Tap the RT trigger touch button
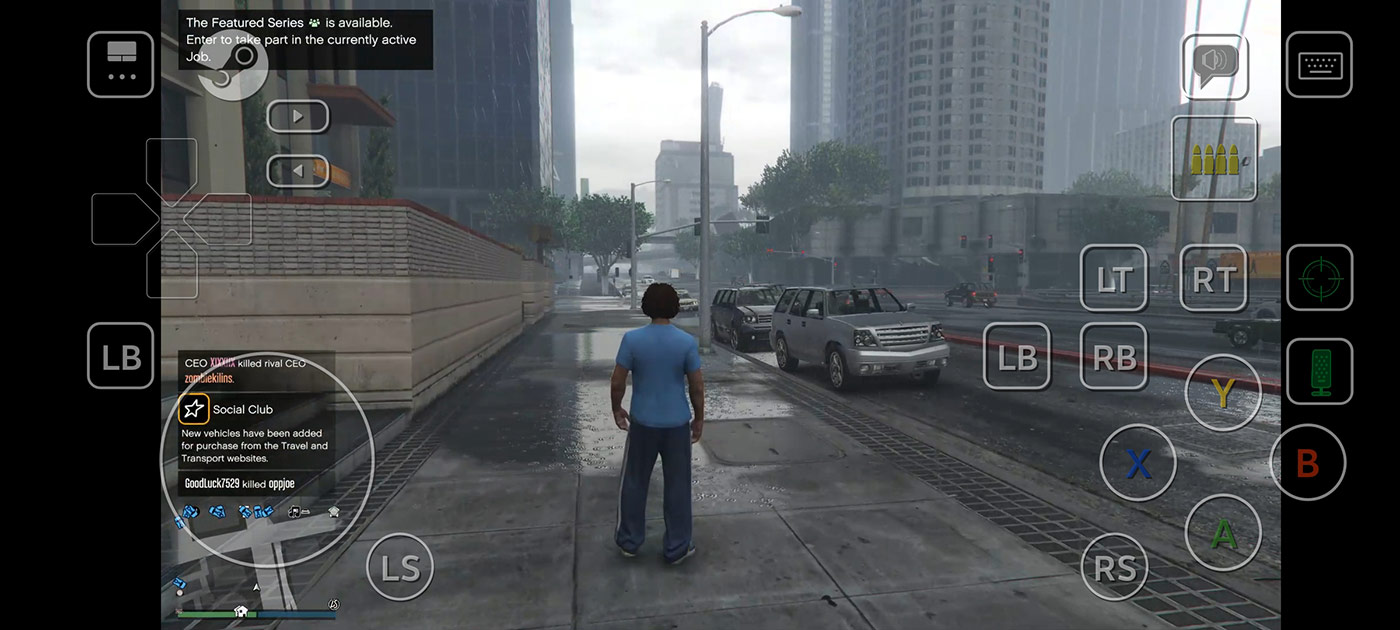 tap(1214, 279)
